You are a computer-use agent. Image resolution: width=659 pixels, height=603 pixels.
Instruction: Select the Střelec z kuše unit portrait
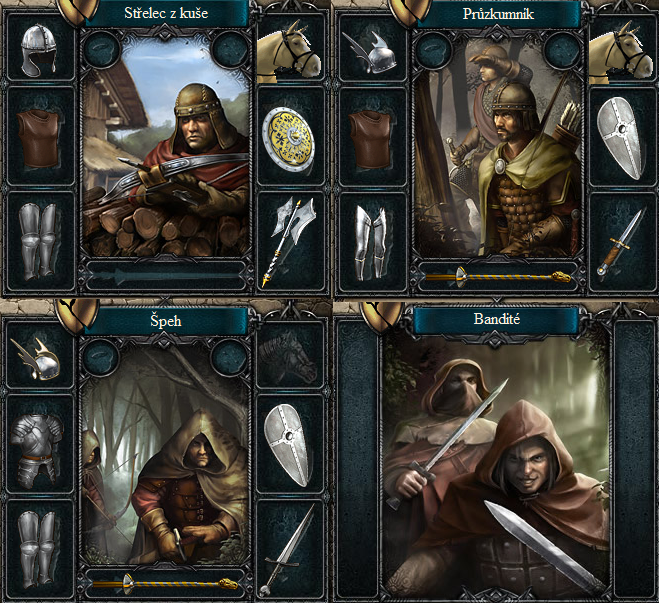[166, 160]
